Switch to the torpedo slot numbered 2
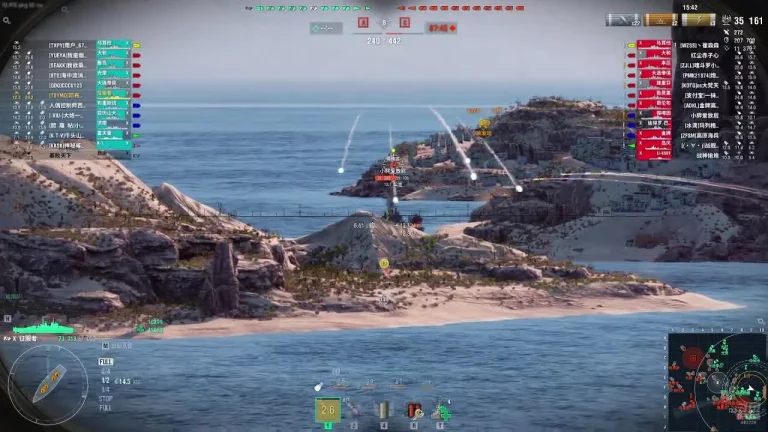The image size is (768, 432). click(x=354, y=409)
